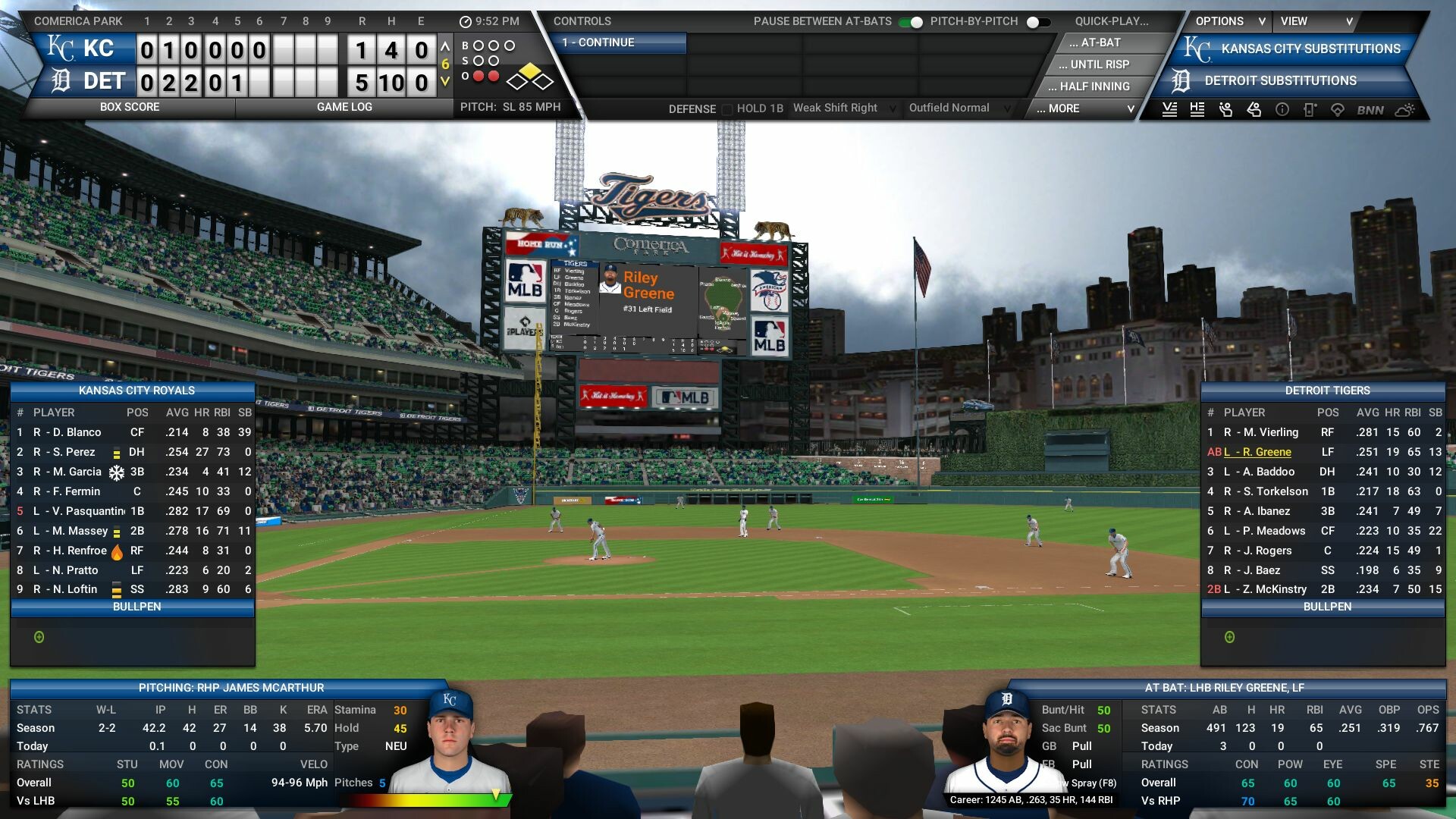Show the Game Log
Screen dimensions: 1456x819
pos(344,107)
